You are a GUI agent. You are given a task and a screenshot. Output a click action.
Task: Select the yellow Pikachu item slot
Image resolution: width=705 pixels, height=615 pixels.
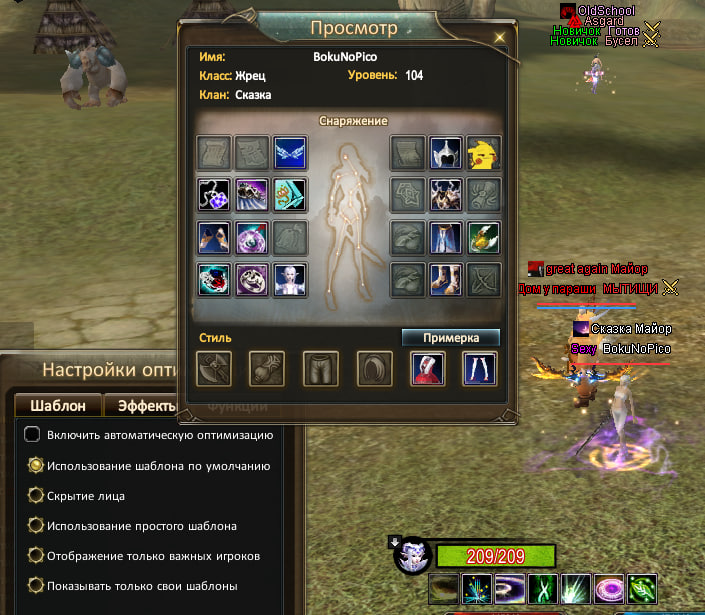coord(485,153)
